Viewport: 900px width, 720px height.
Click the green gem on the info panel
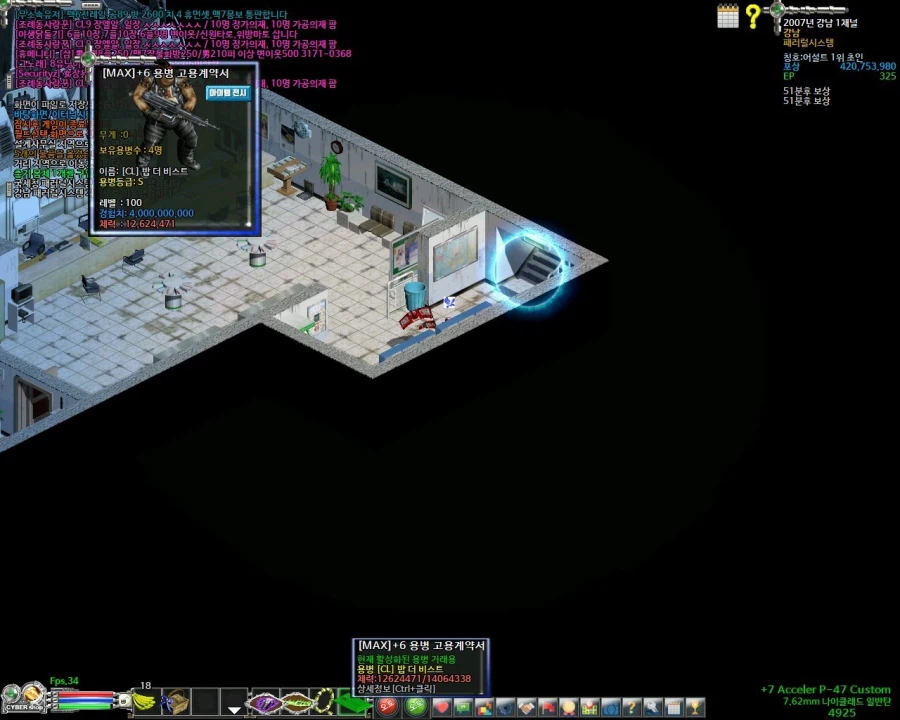pos(777,11)
